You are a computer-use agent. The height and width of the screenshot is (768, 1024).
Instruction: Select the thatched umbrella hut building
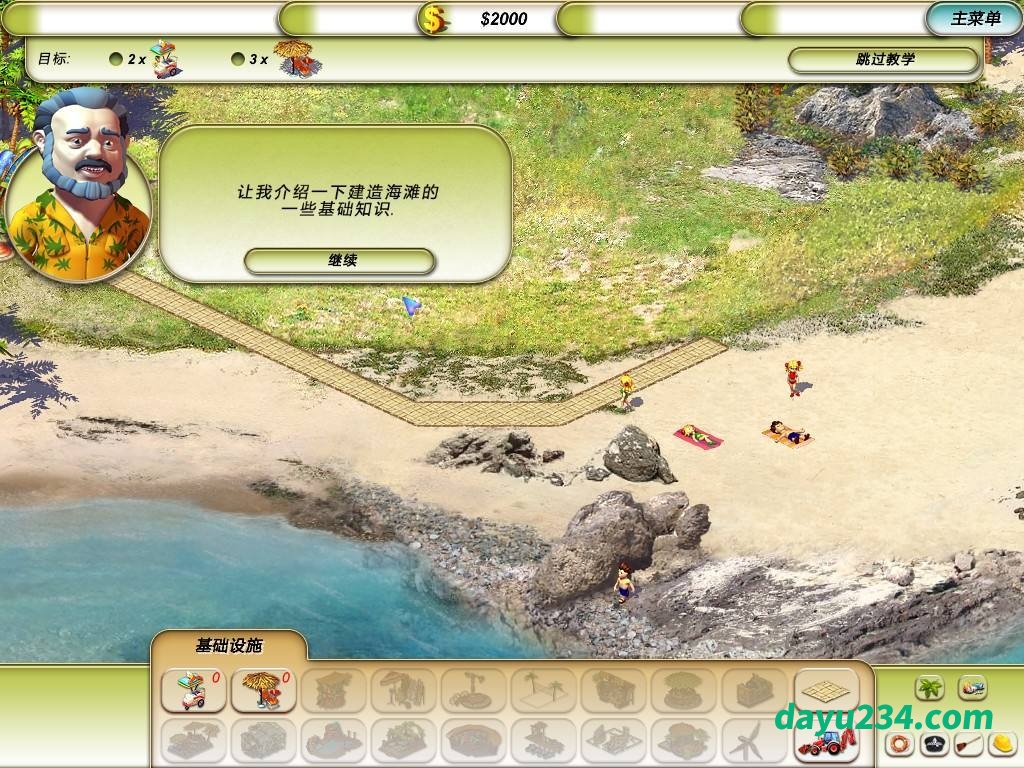(x=263, y=690)
